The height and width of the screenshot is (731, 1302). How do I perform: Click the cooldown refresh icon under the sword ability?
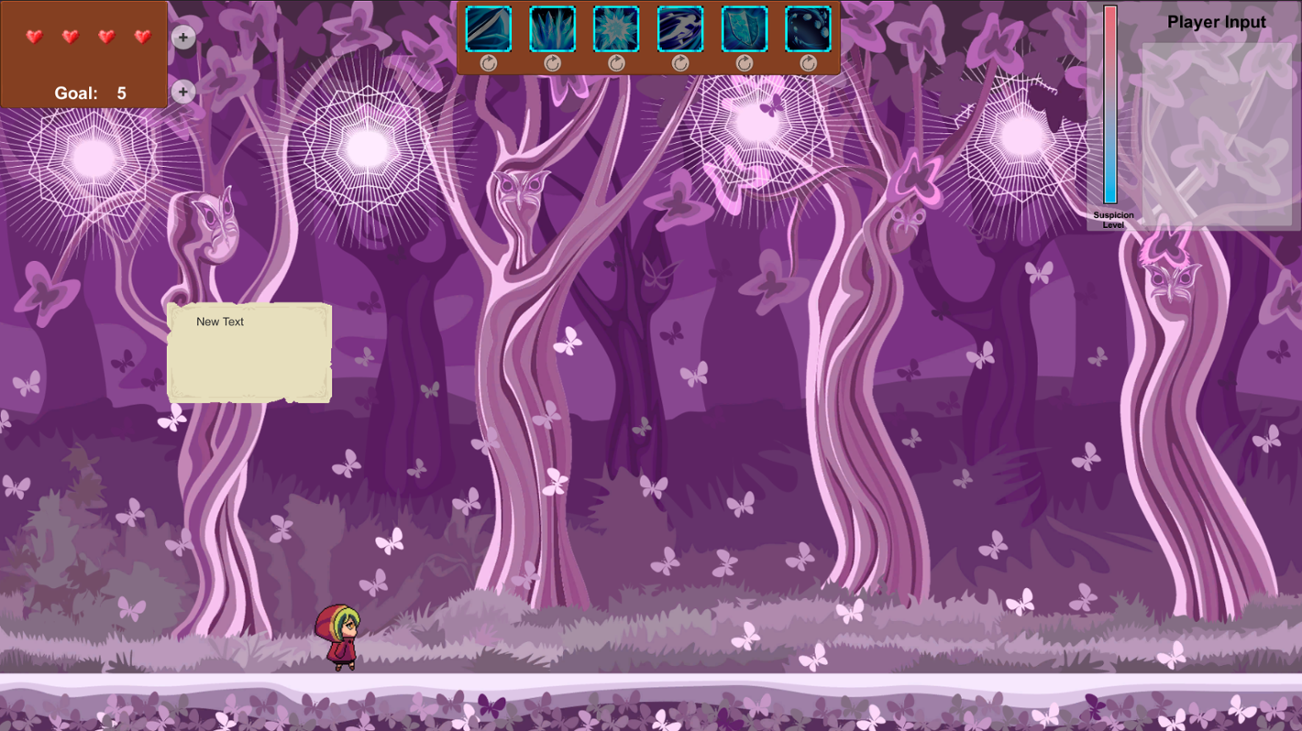pyautogui.click(x=489, y=62)
